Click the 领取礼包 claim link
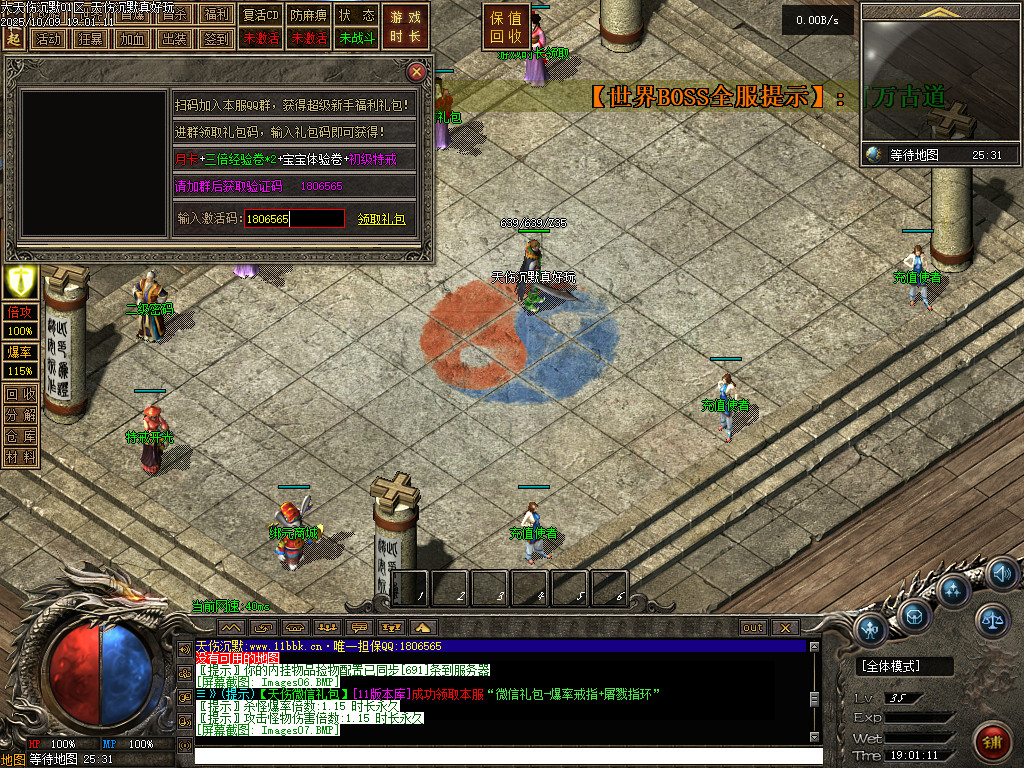This screenshot has width=1024, height=768. pyautogui.click(x=381, y=219)
